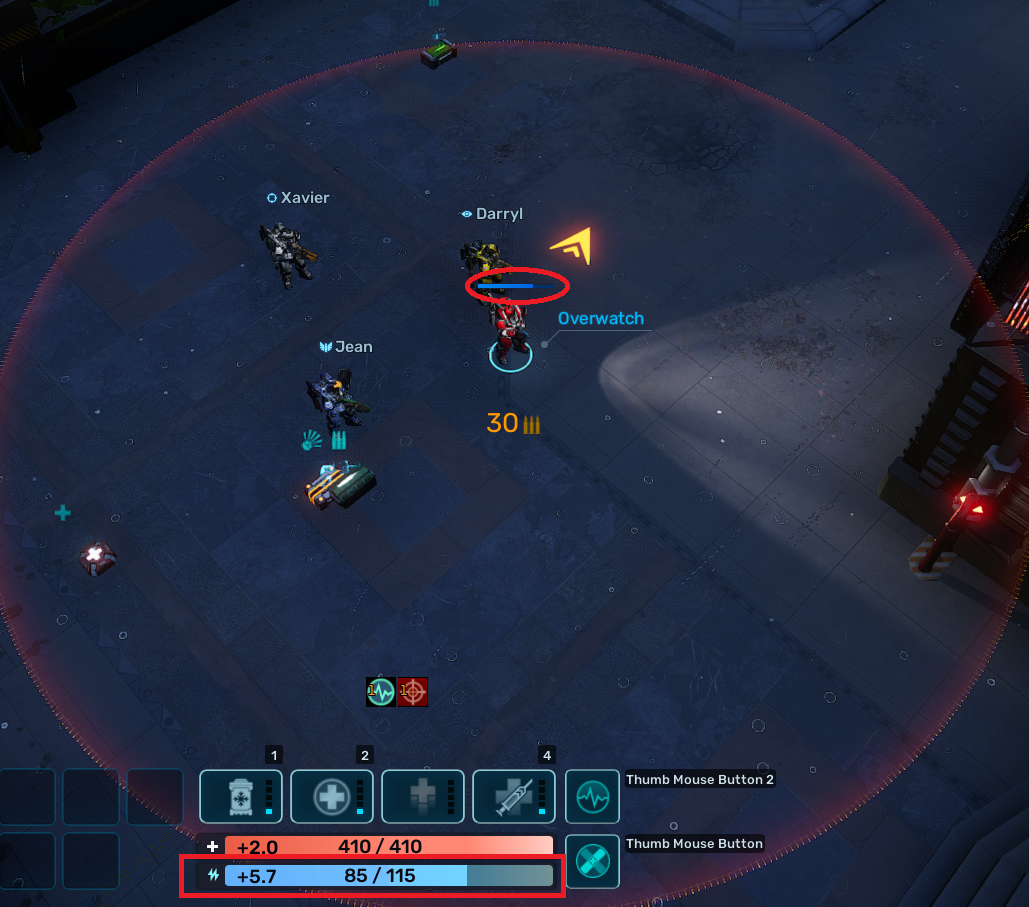
Task: Trigger the round heartbeat pulse ability button
Action: (x=592, y=796)
